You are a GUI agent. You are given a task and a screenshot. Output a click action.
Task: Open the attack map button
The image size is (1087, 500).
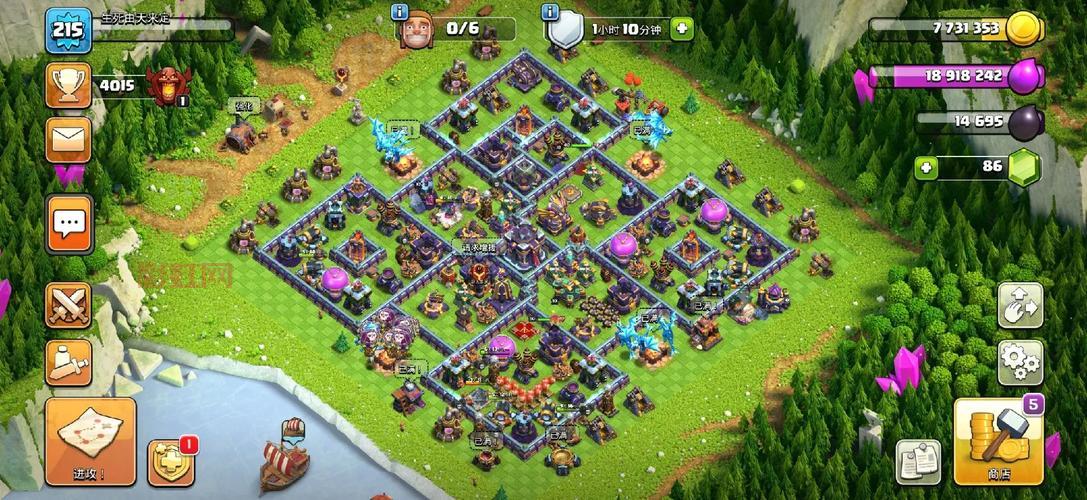click(x=89, y=442)
